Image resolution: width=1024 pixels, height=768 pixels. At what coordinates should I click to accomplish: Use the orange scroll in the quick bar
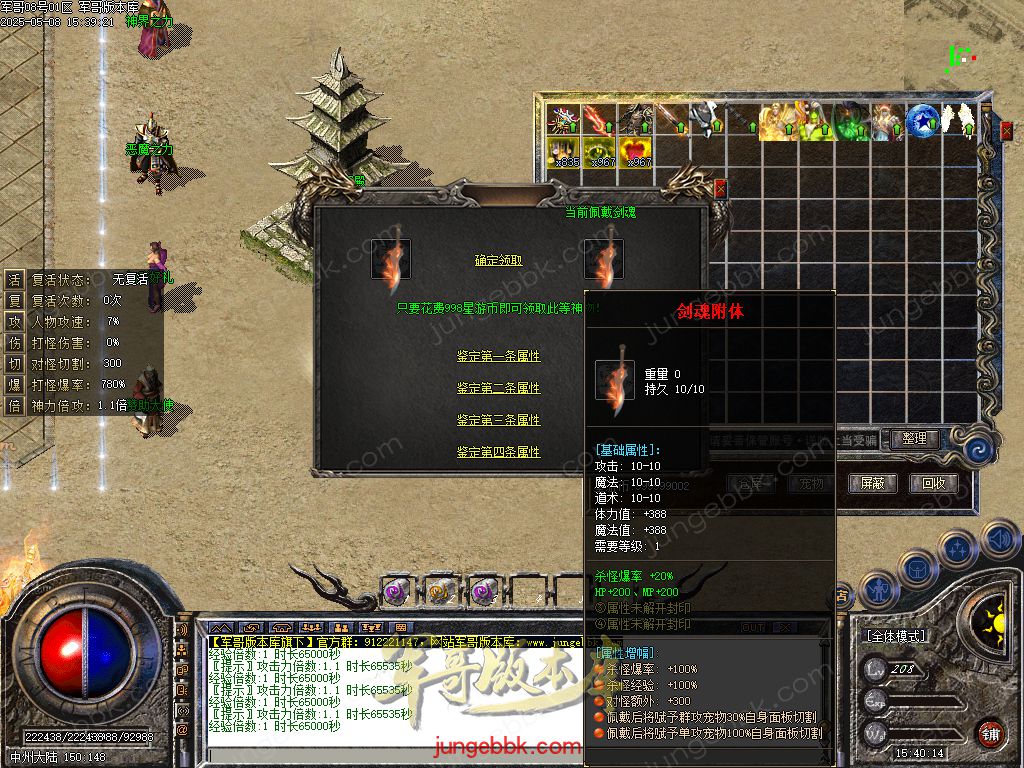tap(439, 592)
